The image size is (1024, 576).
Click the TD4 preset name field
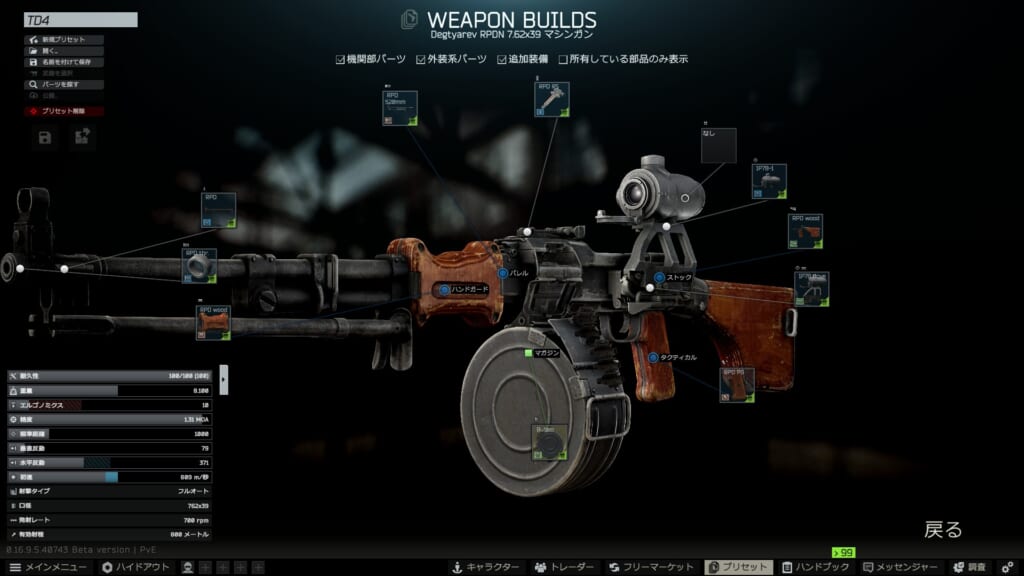click(80, 20)
